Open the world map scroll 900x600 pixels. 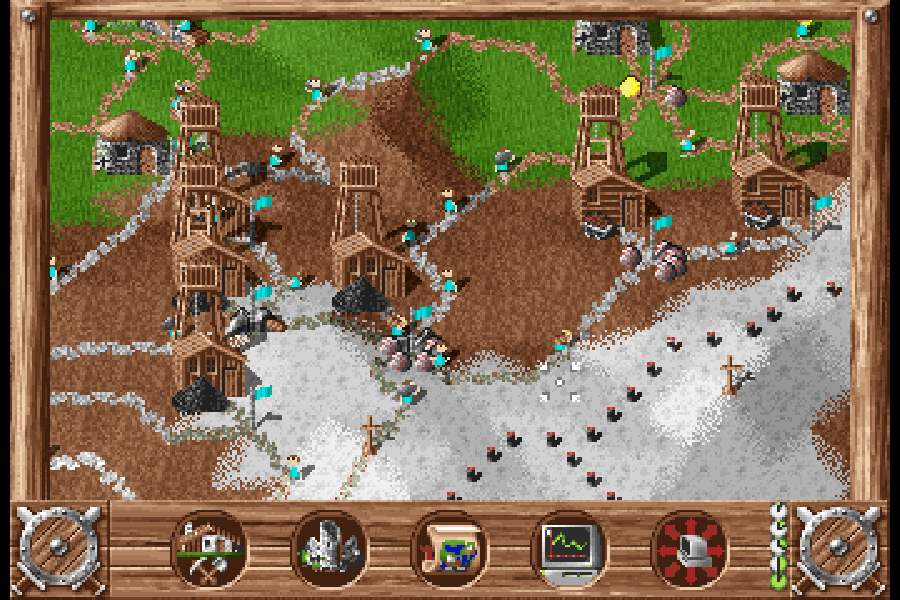click(449, 548)
